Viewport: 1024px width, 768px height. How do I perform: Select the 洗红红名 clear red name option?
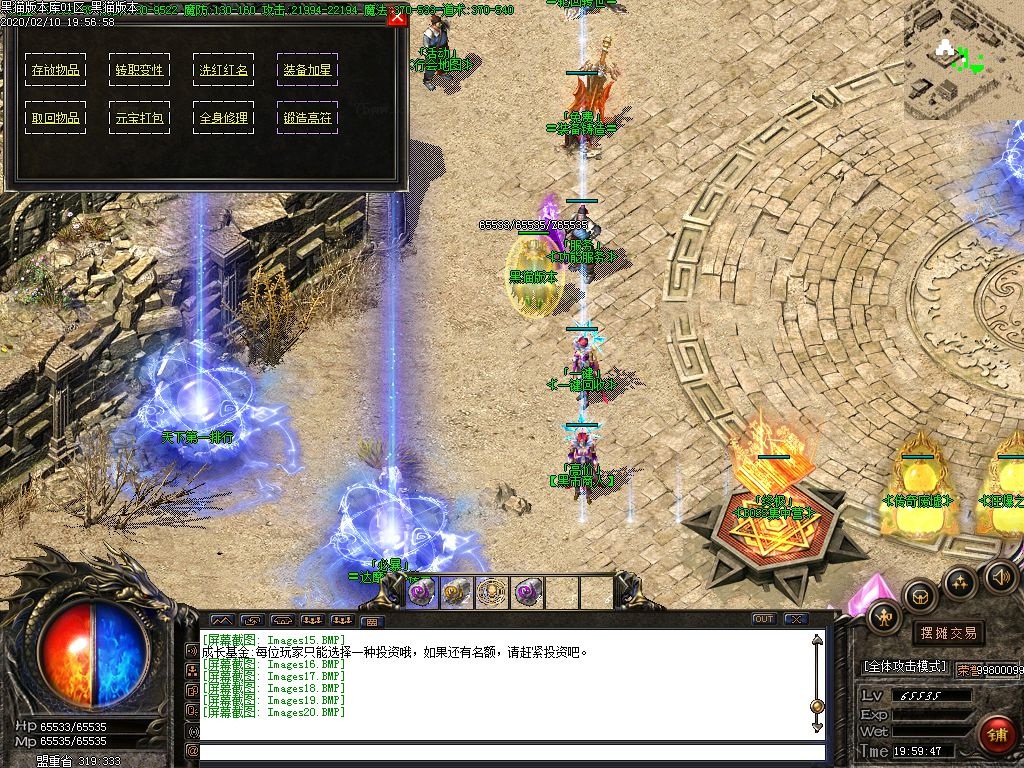click(223, 70)
